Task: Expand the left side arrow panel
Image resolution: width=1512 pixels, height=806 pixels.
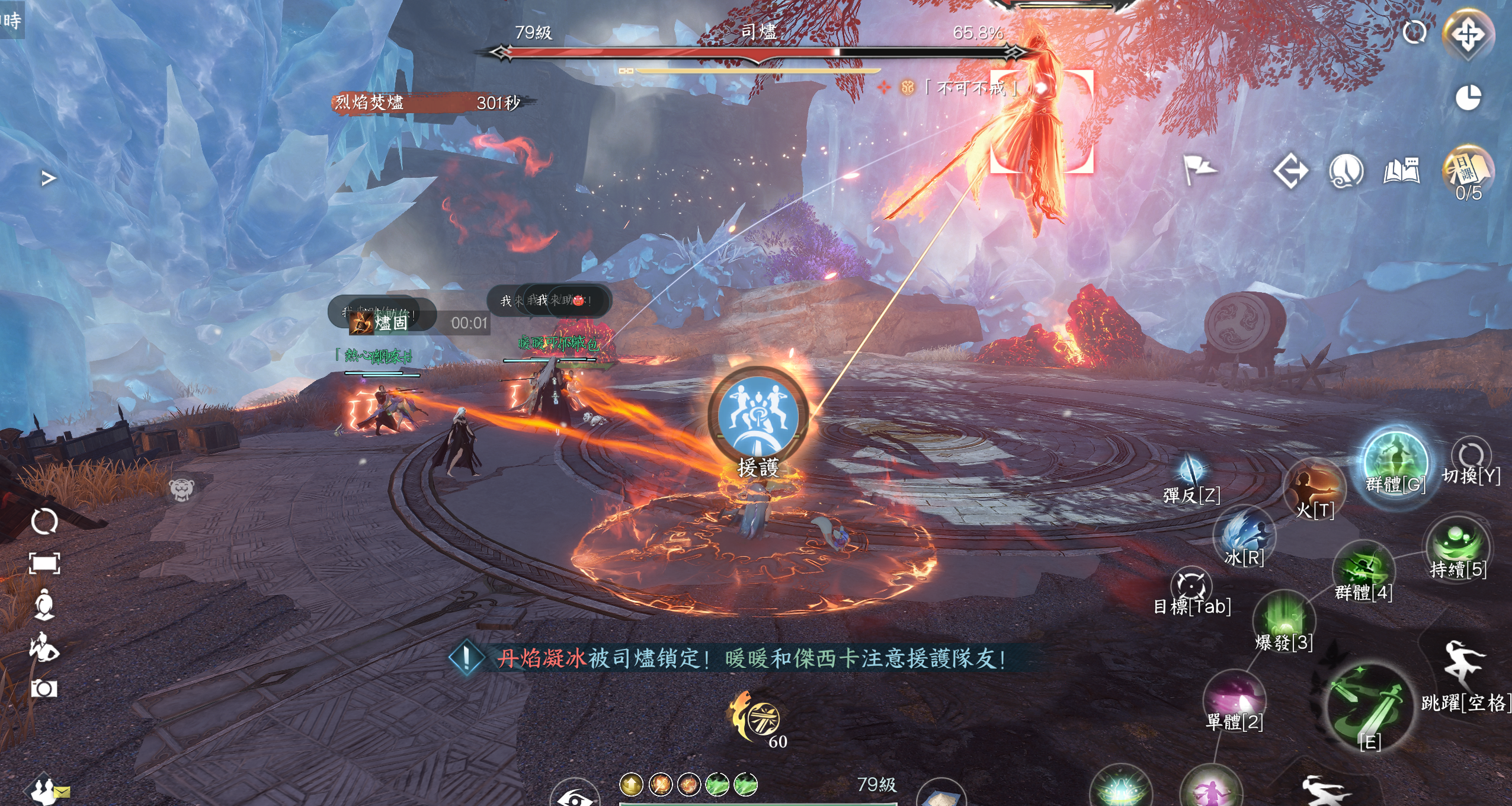Action: [49, 178]
